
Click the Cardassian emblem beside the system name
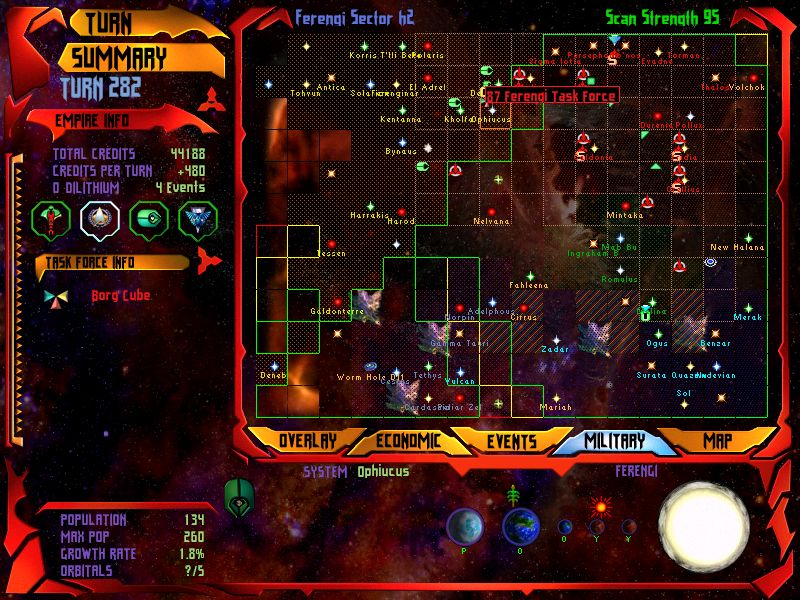click(x=240, y=494)
